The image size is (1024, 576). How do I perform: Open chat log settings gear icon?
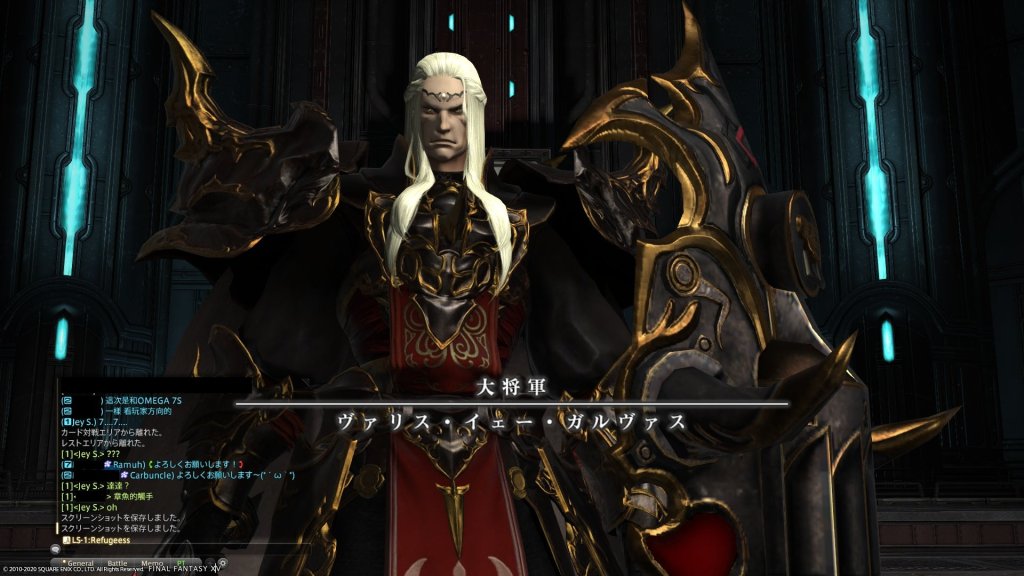[x=222, y=563]
